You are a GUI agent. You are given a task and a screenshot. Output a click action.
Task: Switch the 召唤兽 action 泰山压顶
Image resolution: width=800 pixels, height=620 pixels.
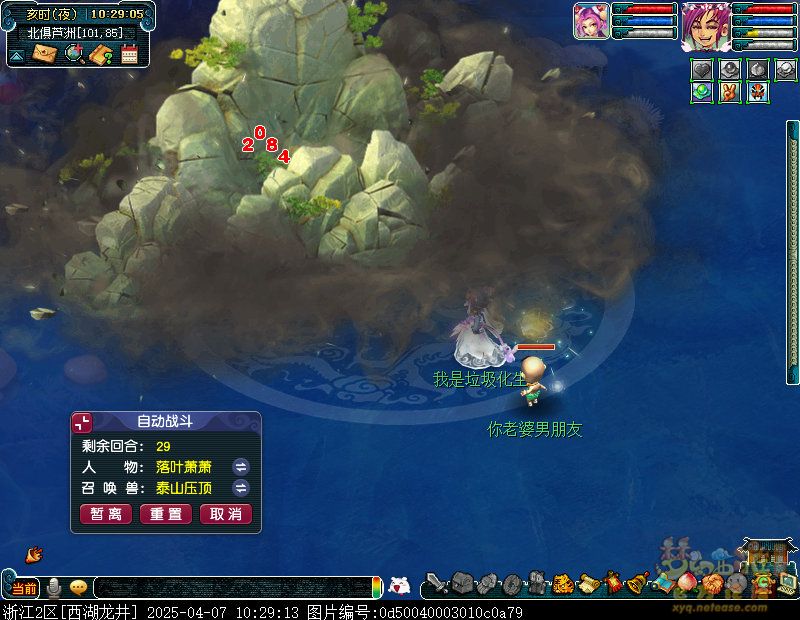pyautogui.click(x=241, y=488)
